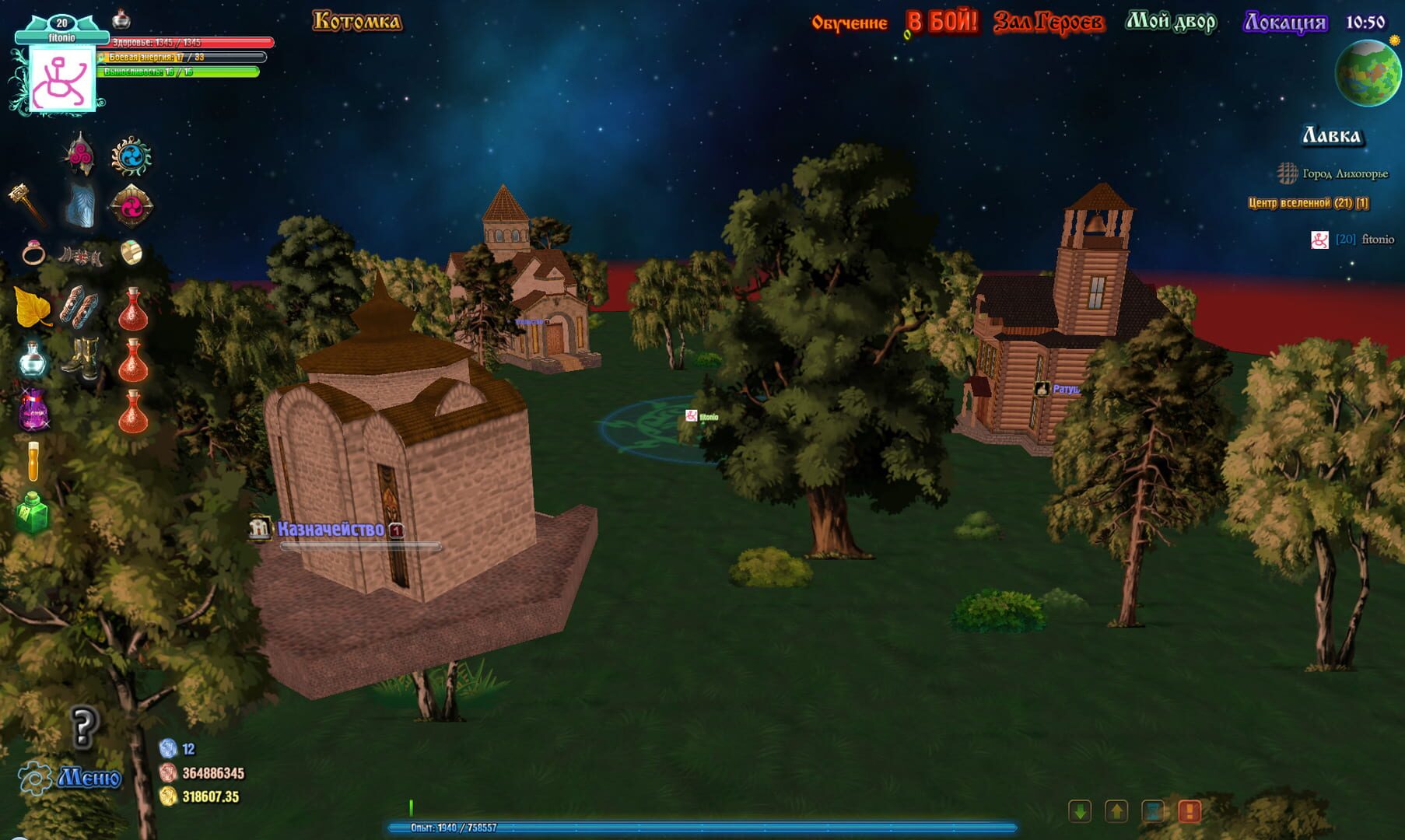Click the blue hourglass button
The image size is (1405, 840).
(x=1153, y=811)
